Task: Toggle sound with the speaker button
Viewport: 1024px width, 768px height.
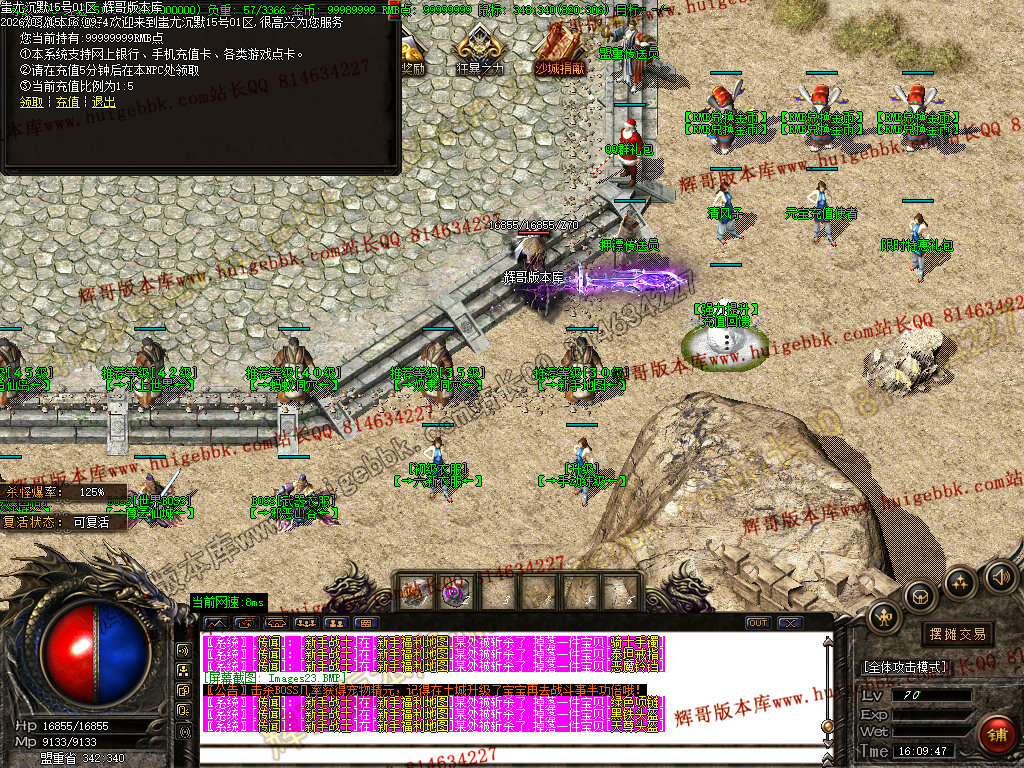Action: click(x=999, y=576)
